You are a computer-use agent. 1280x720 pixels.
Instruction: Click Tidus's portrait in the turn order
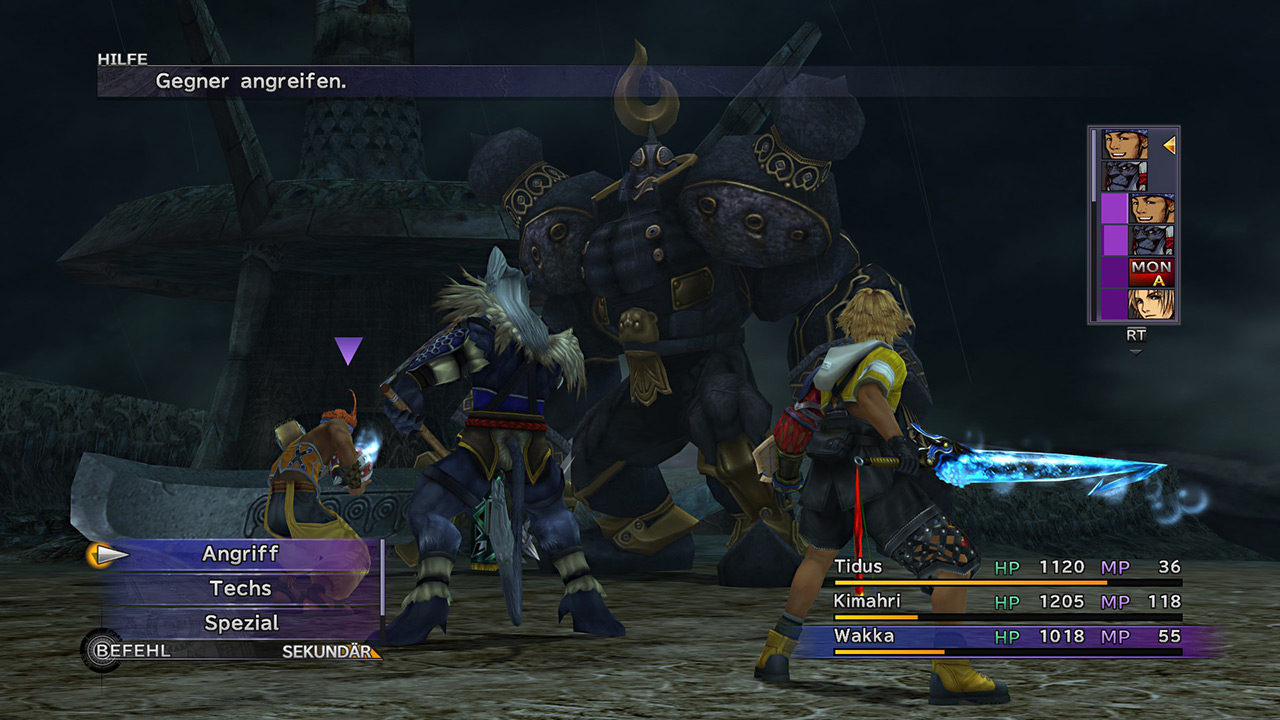point(1151,303)
